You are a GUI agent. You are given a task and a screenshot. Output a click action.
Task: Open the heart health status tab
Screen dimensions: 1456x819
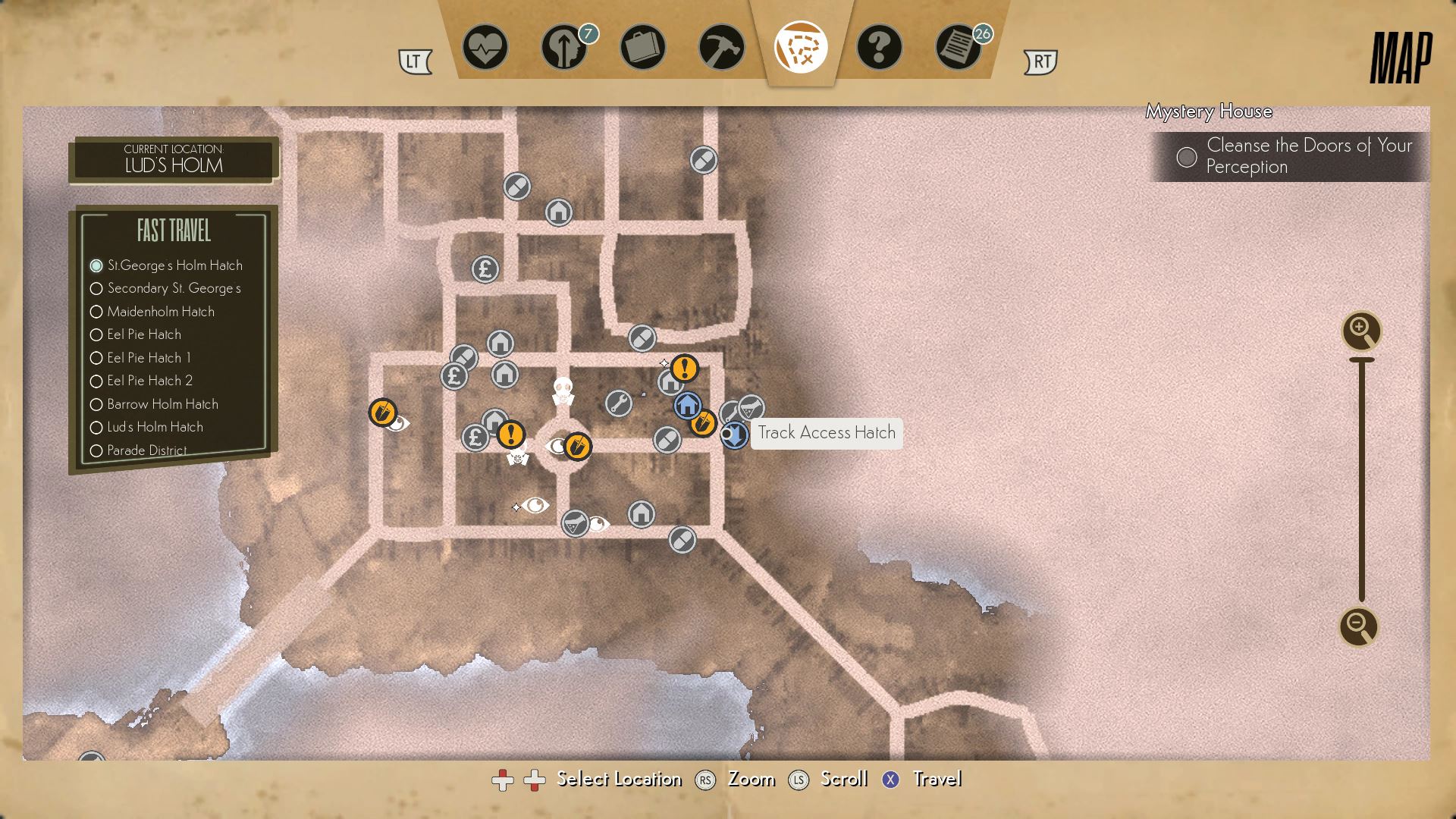pos(485,48)
